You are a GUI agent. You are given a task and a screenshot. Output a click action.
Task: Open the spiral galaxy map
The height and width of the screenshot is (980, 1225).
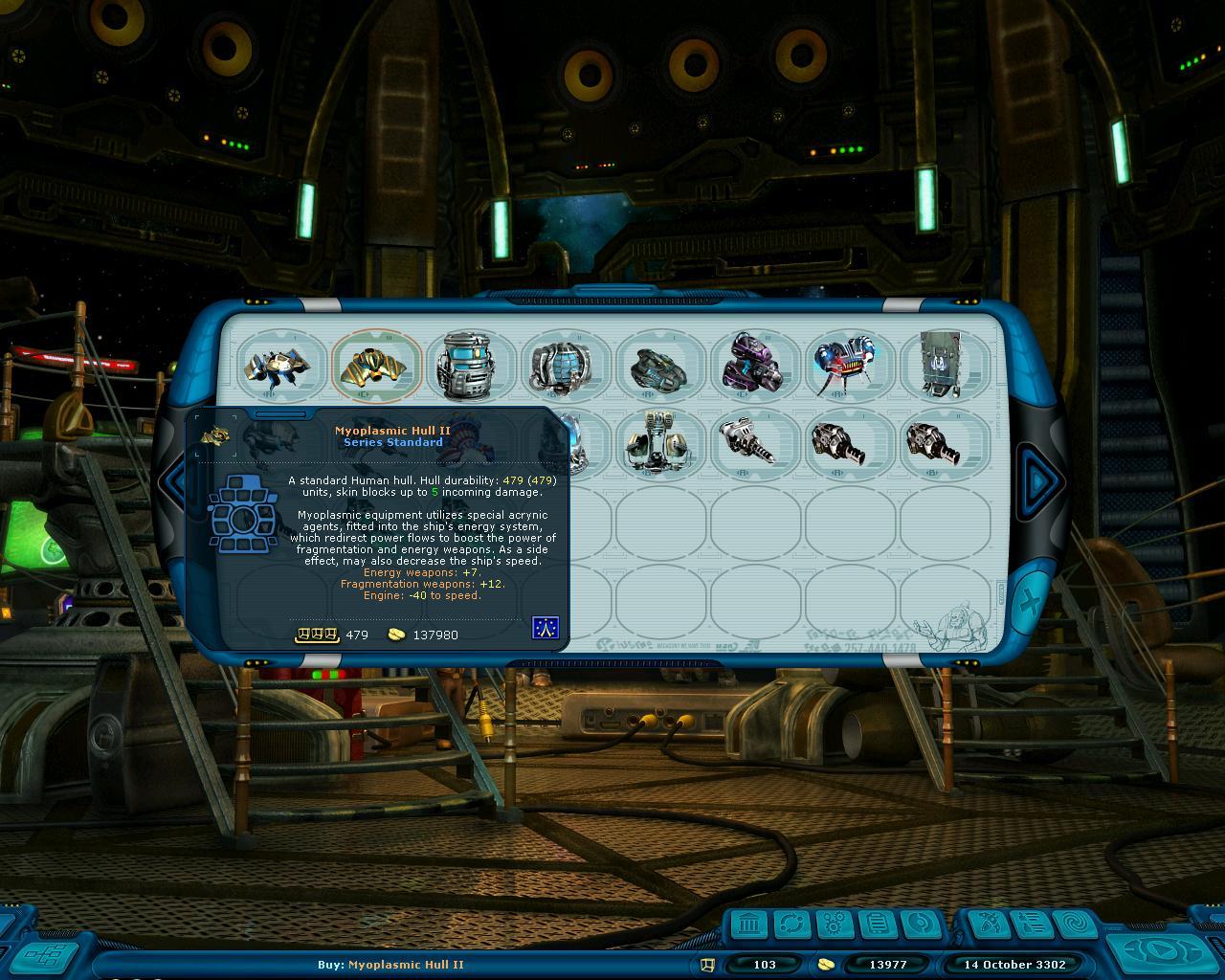[1073, 925]
